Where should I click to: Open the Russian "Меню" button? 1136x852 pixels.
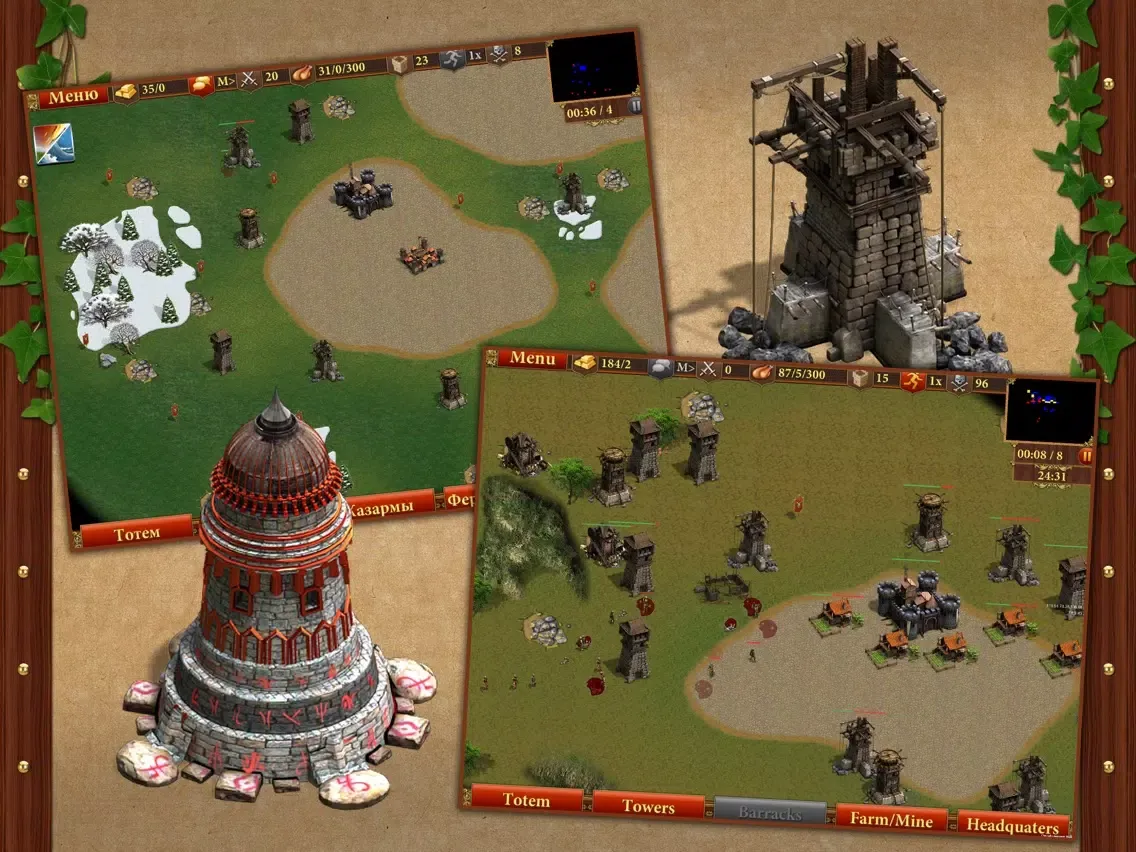pos(73,95)
